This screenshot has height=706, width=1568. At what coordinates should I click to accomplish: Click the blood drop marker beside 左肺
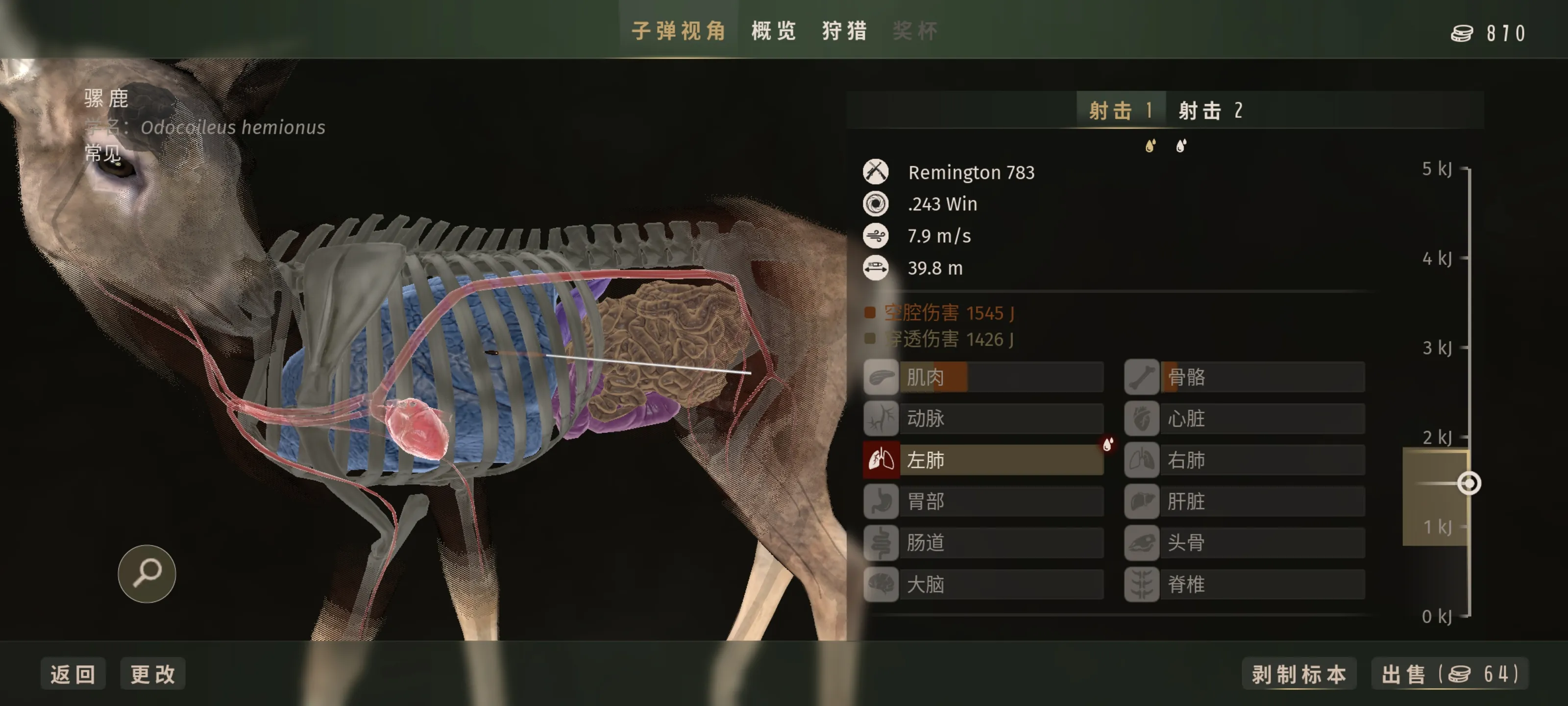pyautogui.click(x=1107, y=446)
